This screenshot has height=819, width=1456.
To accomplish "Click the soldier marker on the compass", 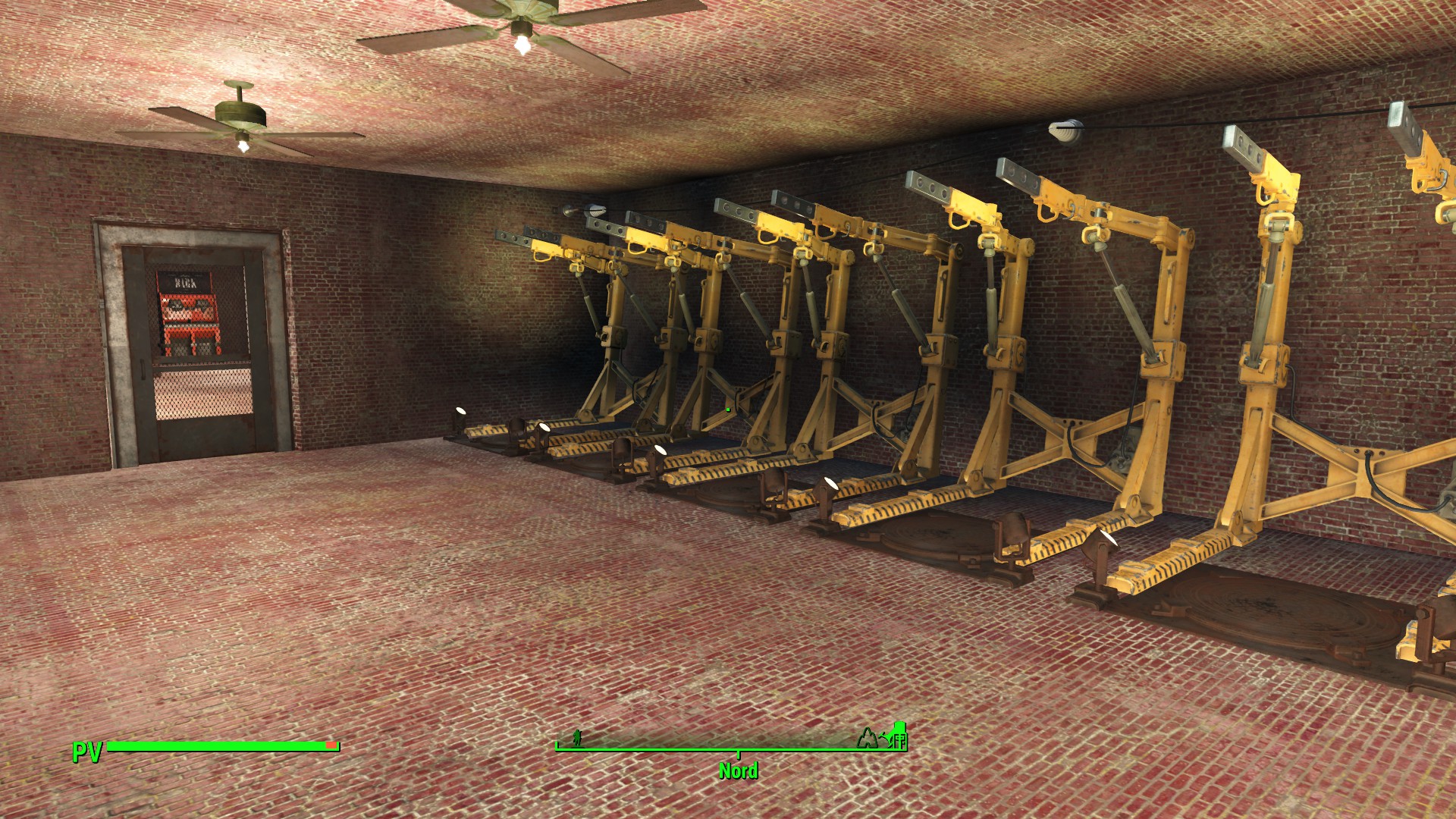I will [x=577, y=737].
